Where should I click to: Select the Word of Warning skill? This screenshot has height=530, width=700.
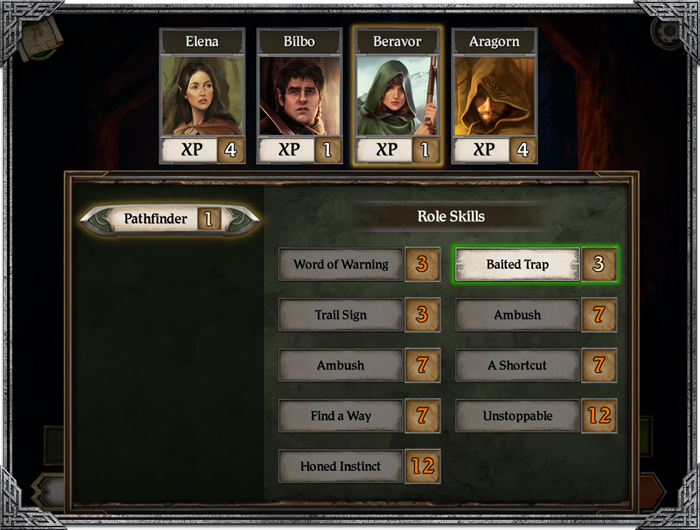tap(341, 265)
